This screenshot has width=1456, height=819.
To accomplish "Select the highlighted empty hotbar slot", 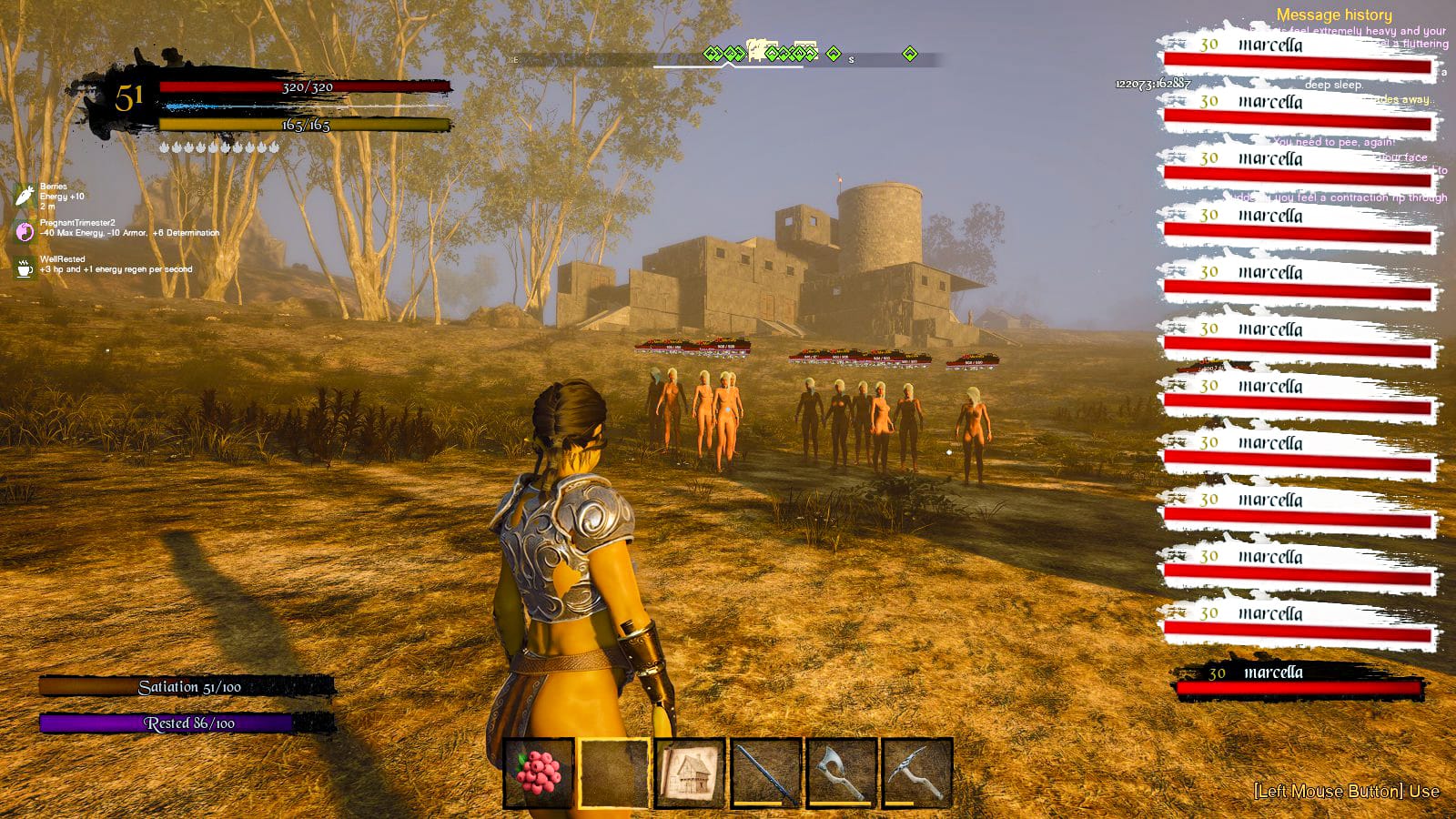I will (x=614, y=773).
